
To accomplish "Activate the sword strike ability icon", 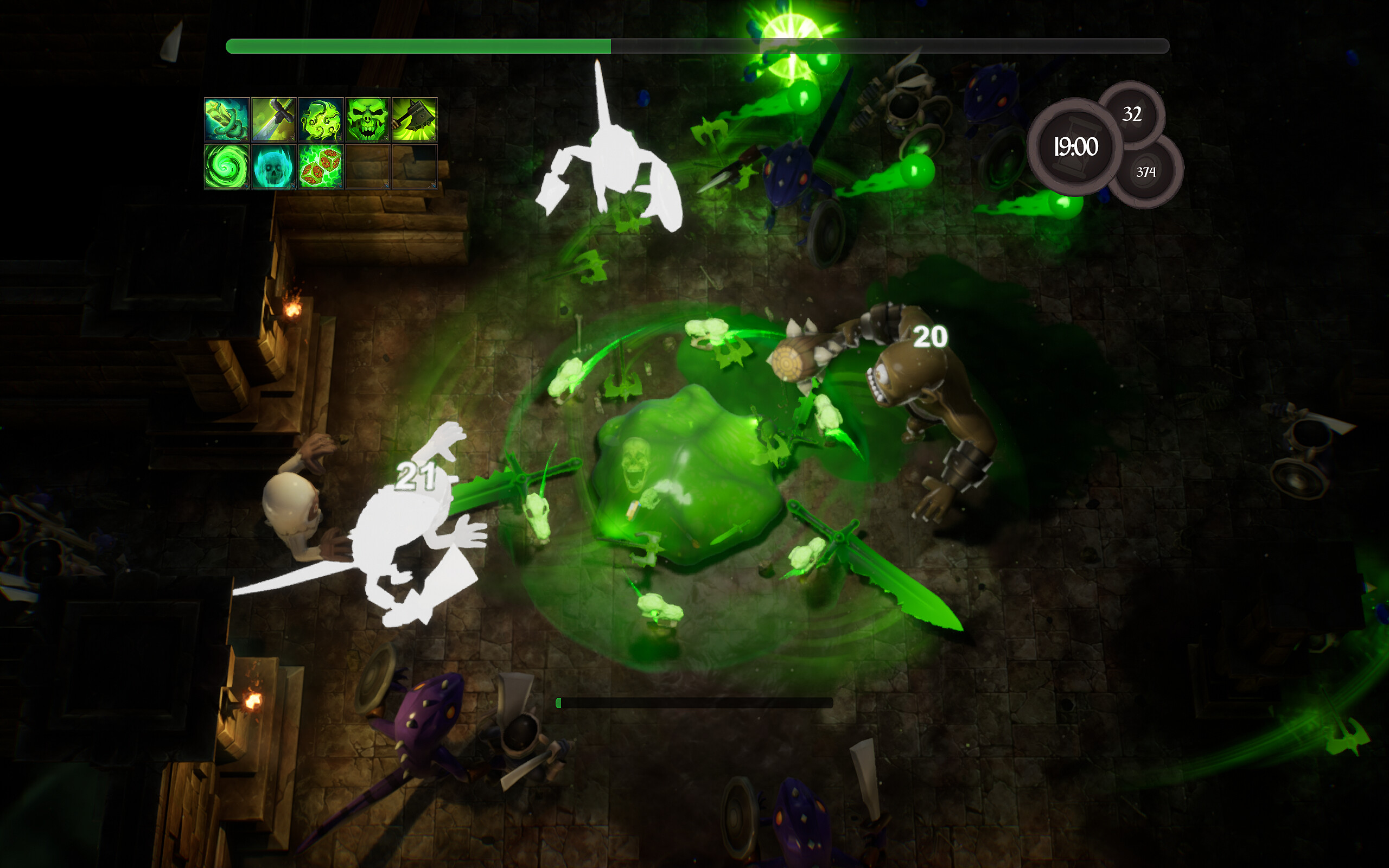I will 275,120.
